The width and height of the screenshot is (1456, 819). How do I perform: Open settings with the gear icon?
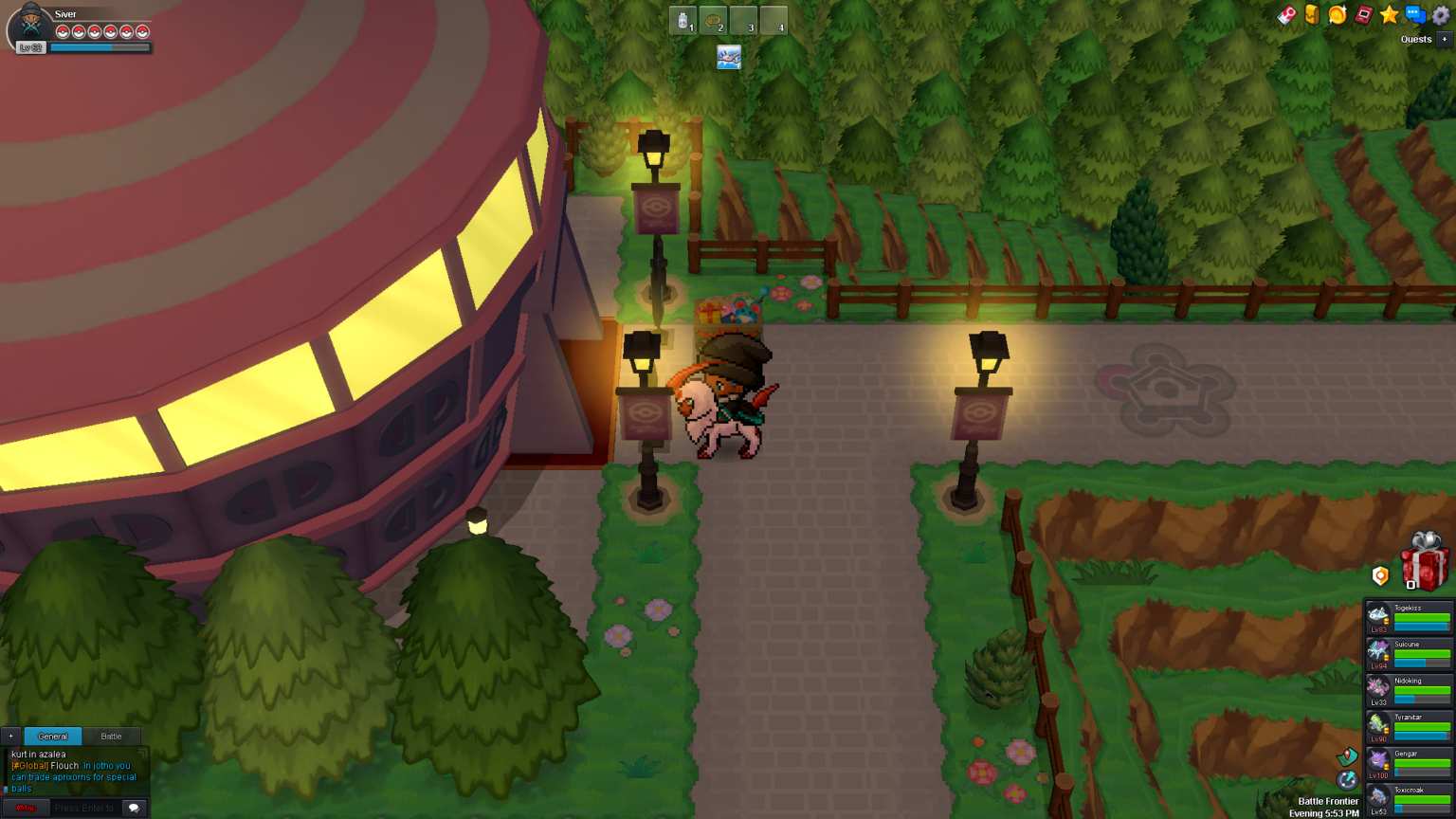[x=1441, y=14]
